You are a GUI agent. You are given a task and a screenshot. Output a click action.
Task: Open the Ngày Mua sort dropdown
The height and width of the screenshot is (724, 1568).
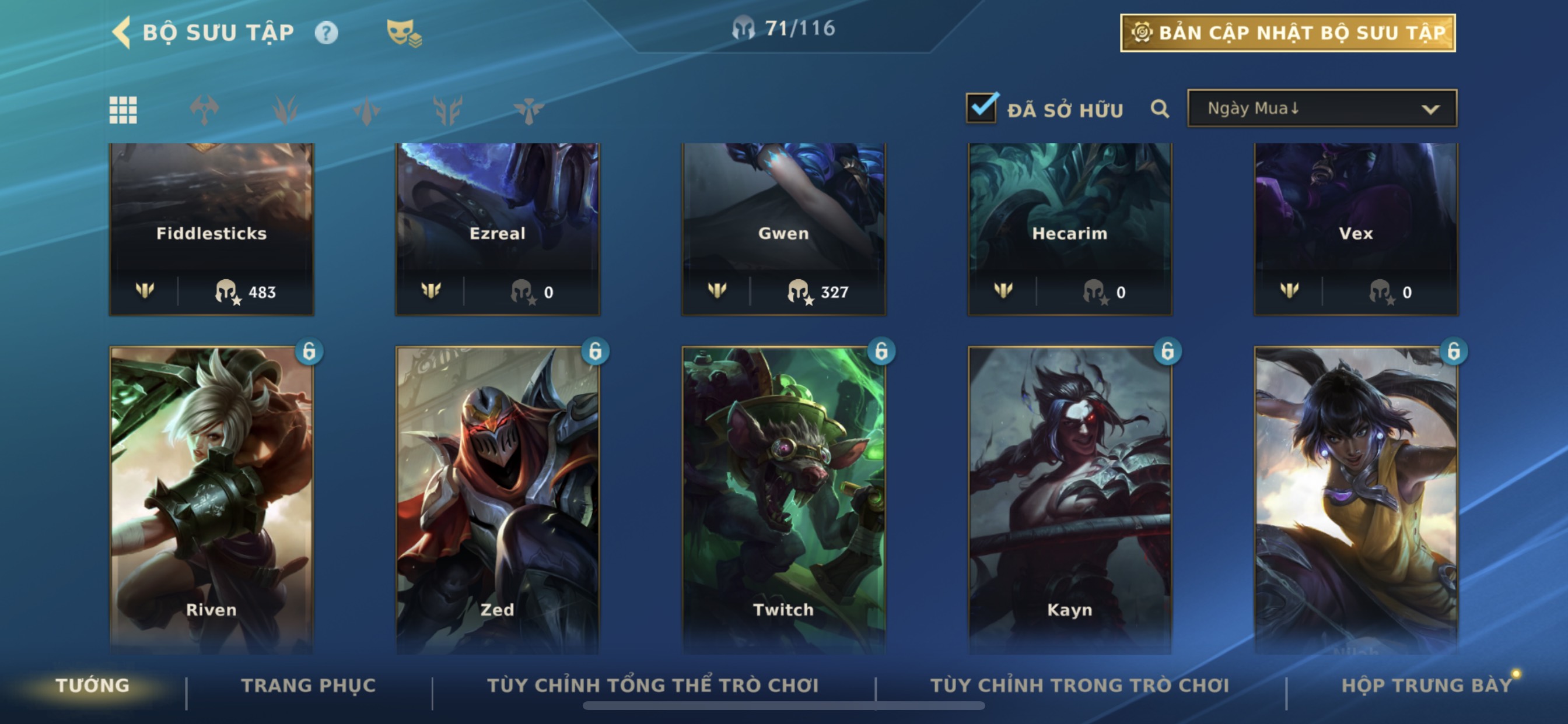coord(1321,109)
